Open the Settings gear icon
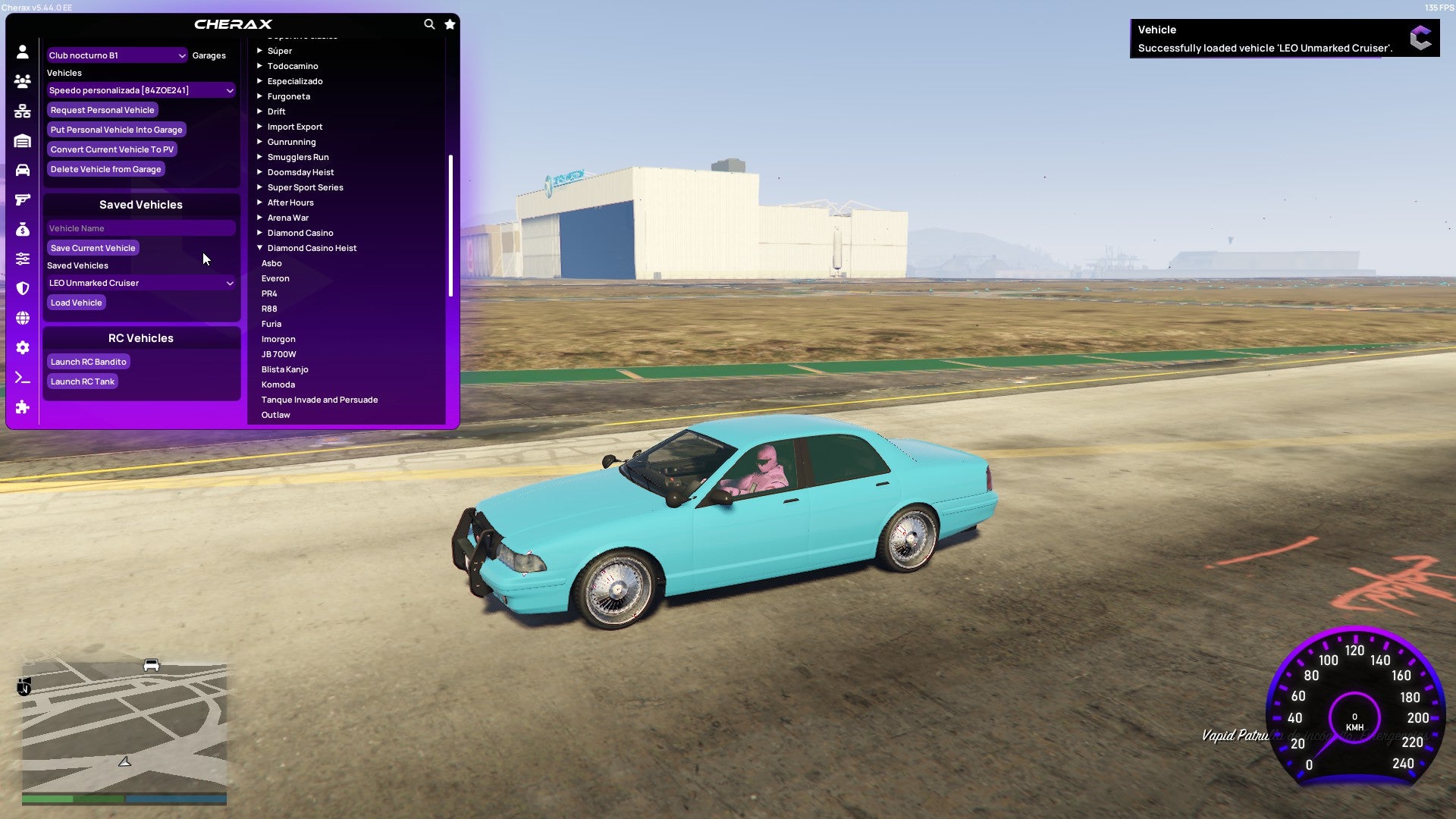1456x819 pixels. pyautogui.click(x=23, y=347)
